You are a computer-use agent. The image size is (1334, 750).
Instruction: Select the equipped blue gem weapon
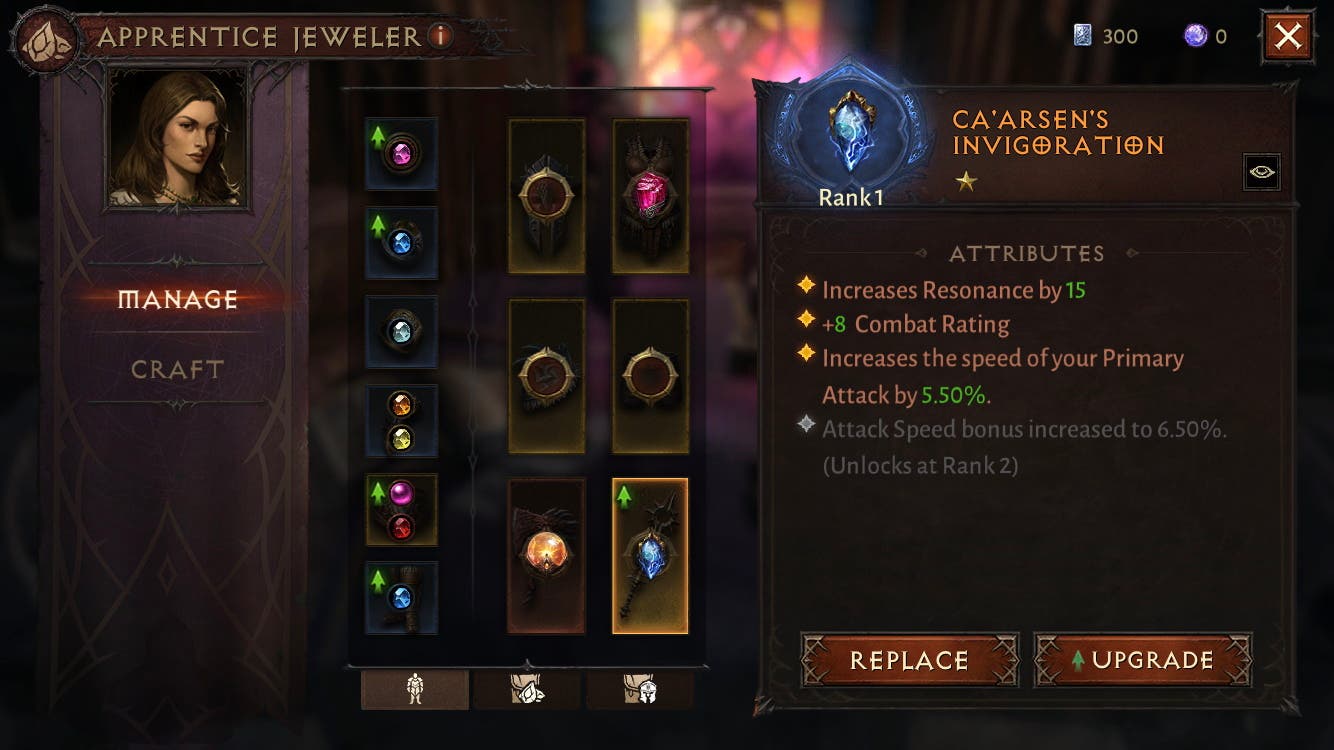point(650,553)
